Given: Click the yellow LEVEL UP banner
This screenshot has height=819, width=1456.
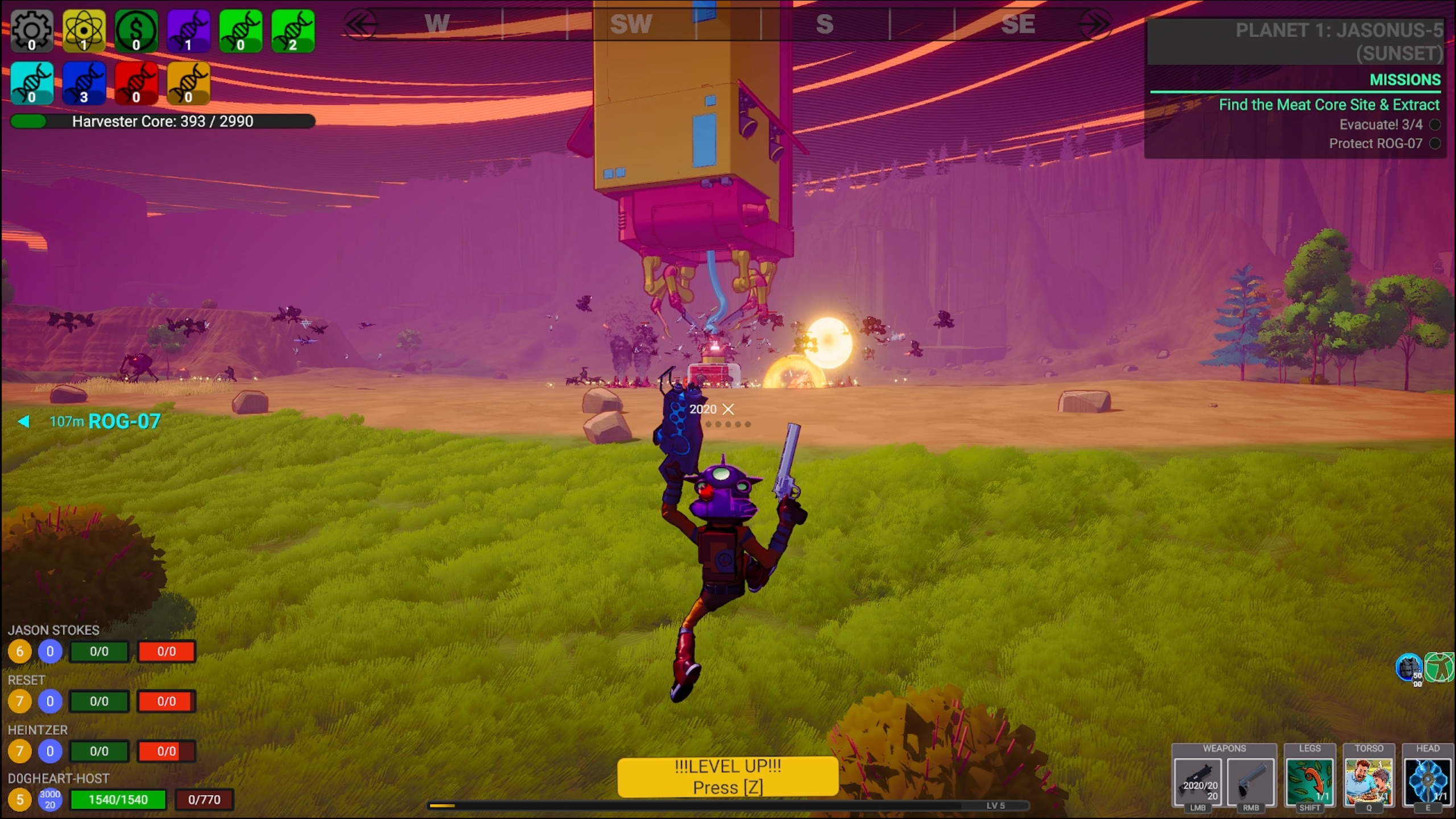Looking at the screenshot, I should pyautogui.click(x=727, y=776).
